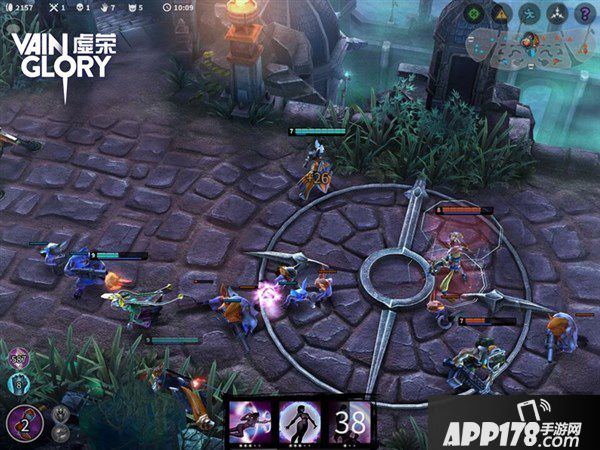The image size is (600, 450).
Task: Select the teal orb icon labeled 8
Action: coord(19,382)
